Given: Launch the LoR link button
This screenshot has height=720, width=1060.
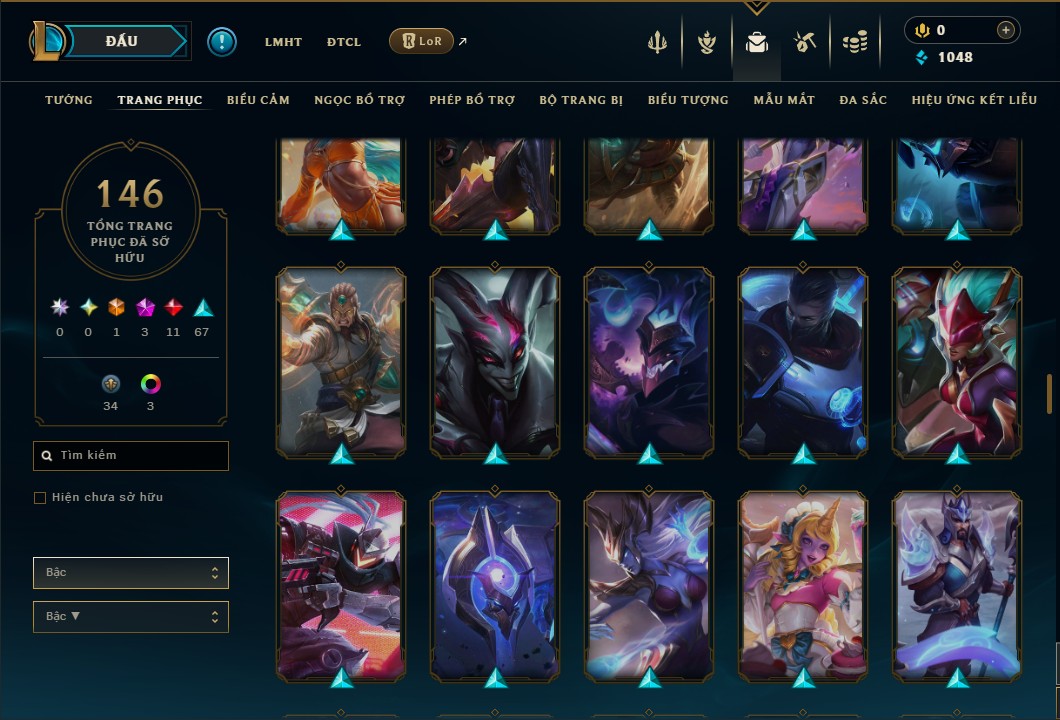Looking at the screenshot, I should [x=421, y=41].
